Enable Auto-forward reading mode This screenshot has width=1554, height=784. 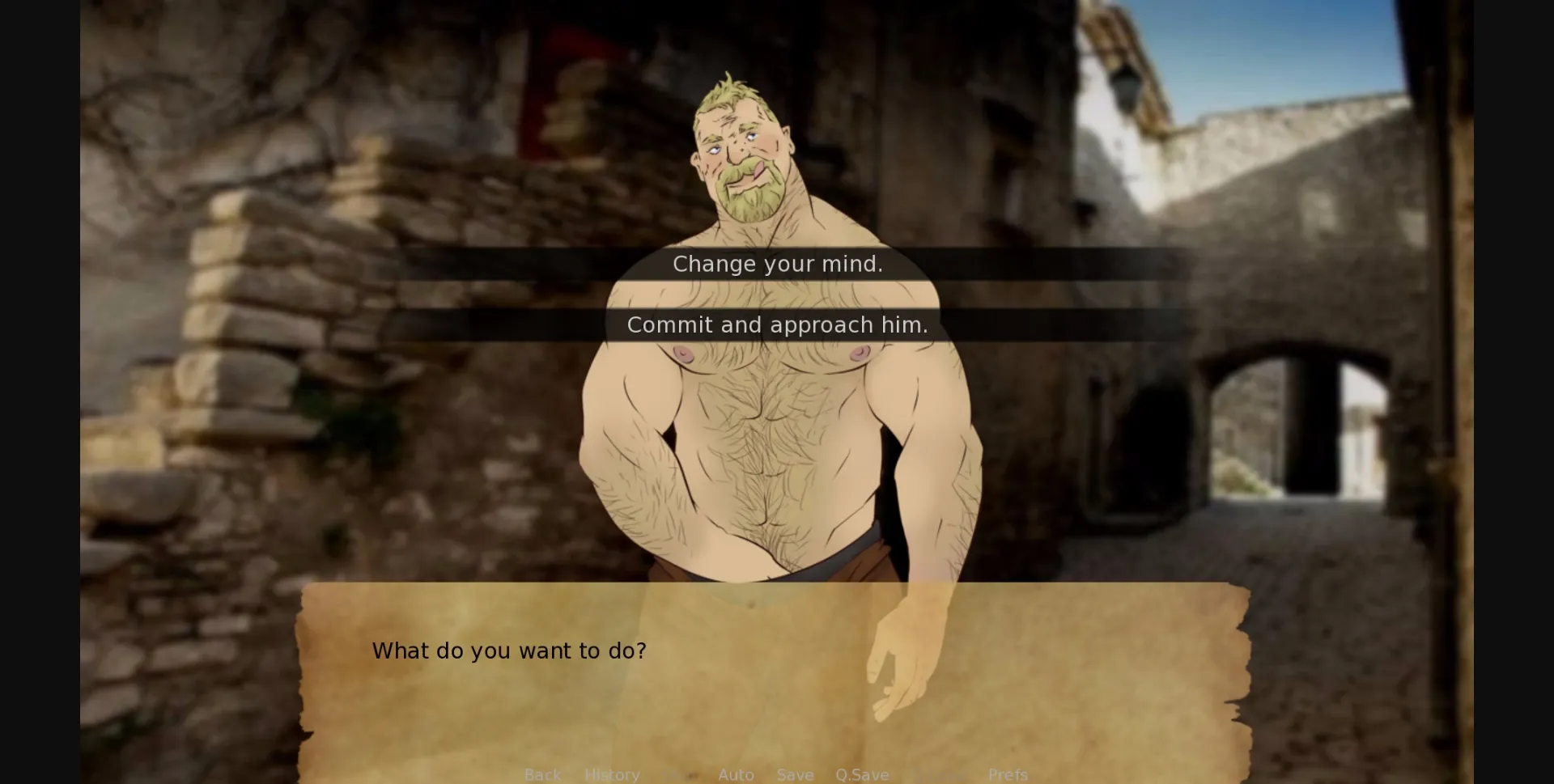[735, 774]
